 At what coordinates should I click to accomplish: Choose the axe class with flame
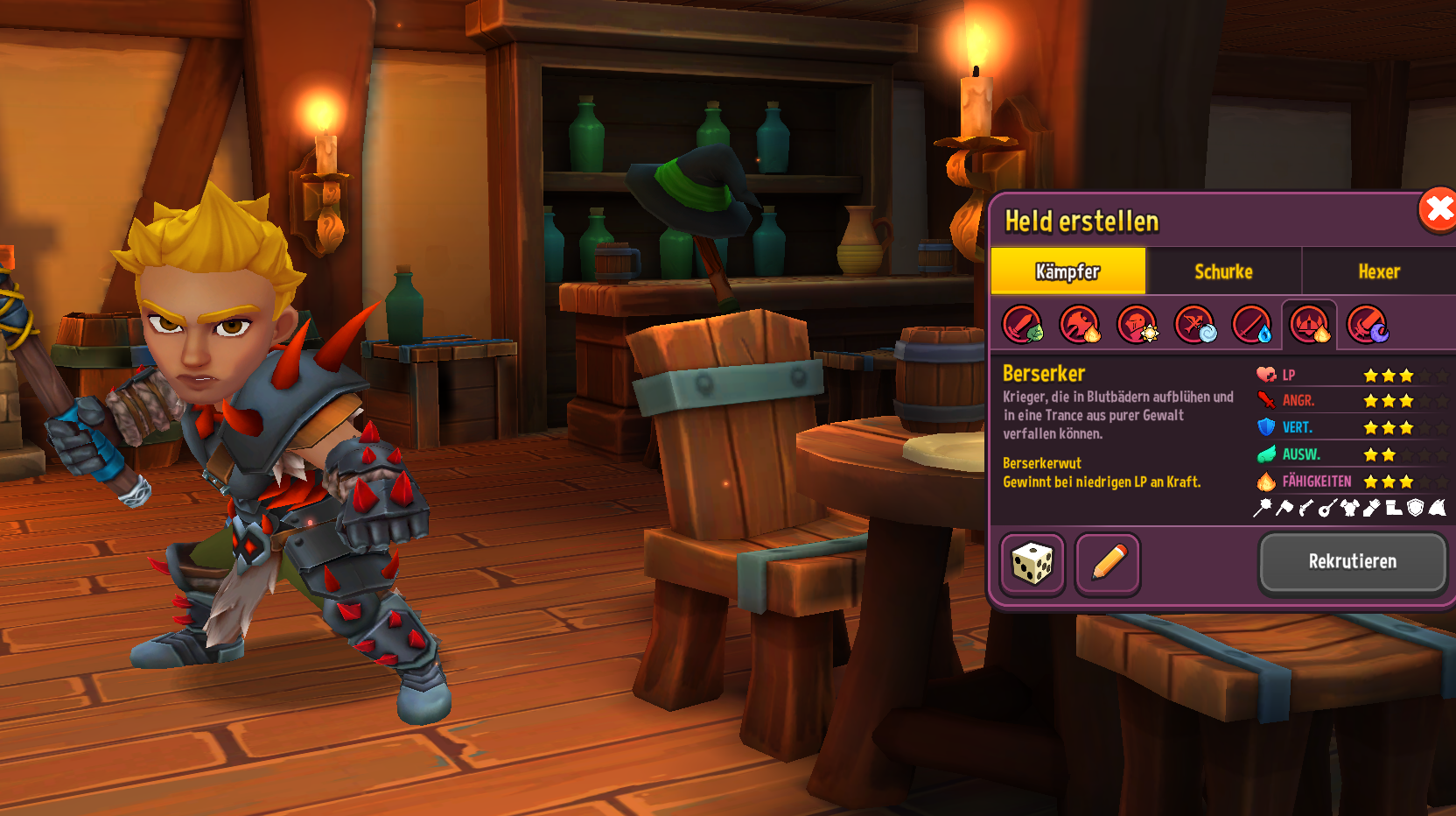(1080, 325)
